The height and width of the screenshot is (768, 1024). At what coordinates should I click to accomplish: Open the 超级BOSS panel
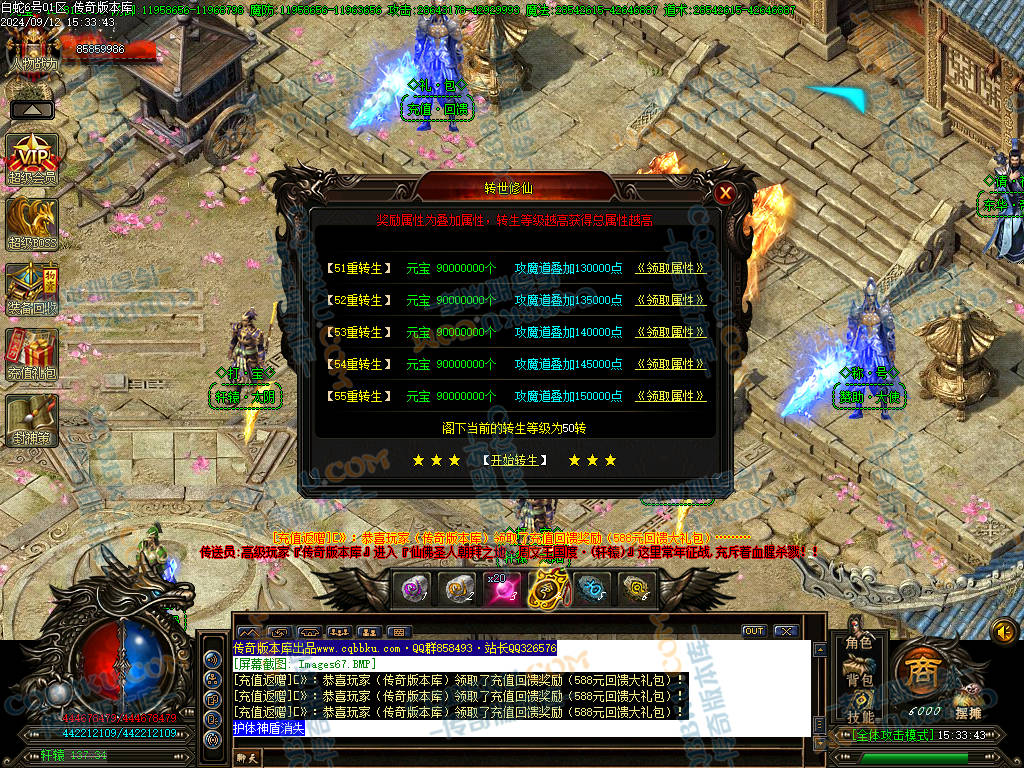32,224
